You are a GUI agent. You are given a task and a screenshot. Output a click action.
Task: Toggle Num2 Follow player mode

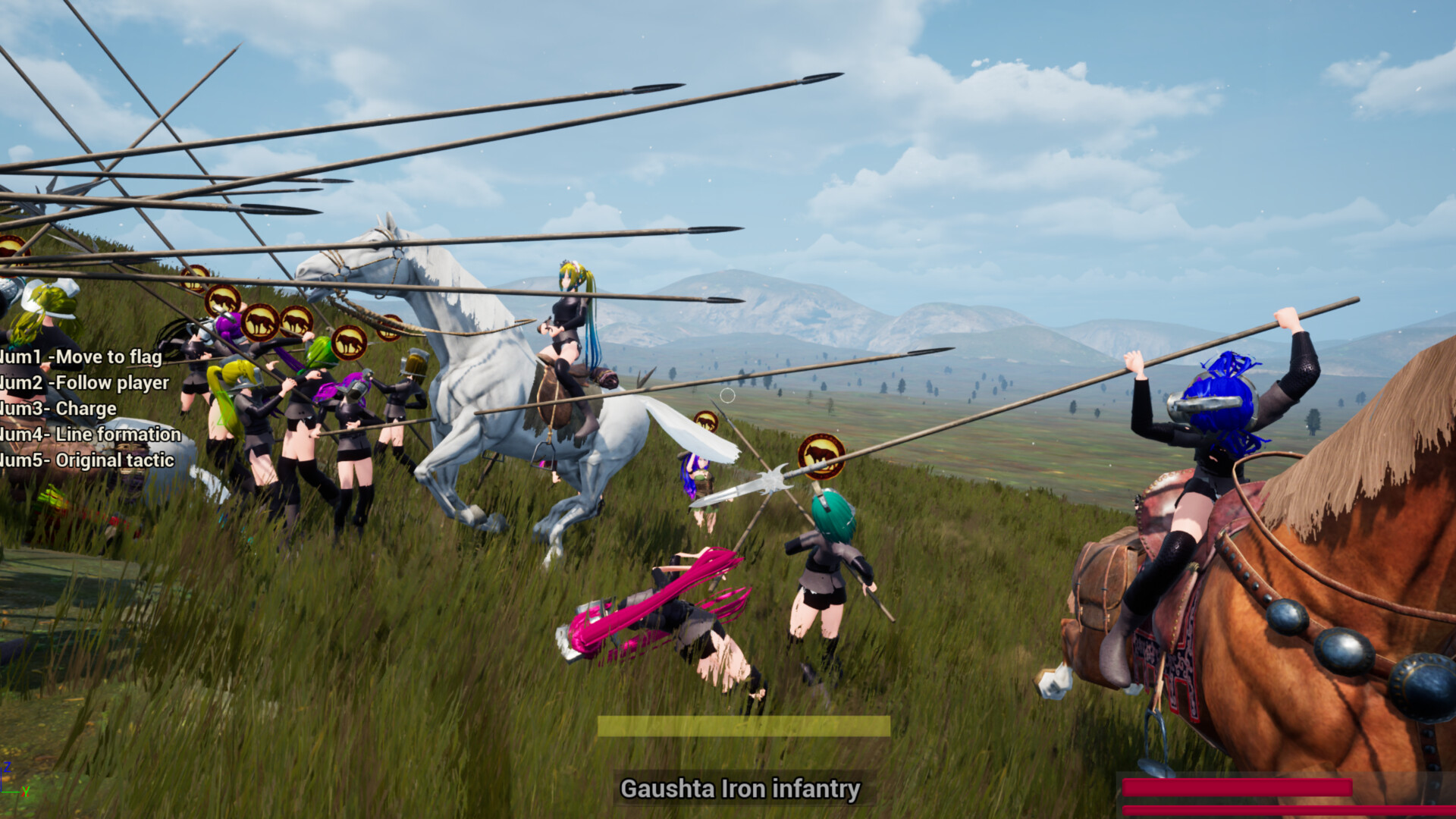click(85, 383)
